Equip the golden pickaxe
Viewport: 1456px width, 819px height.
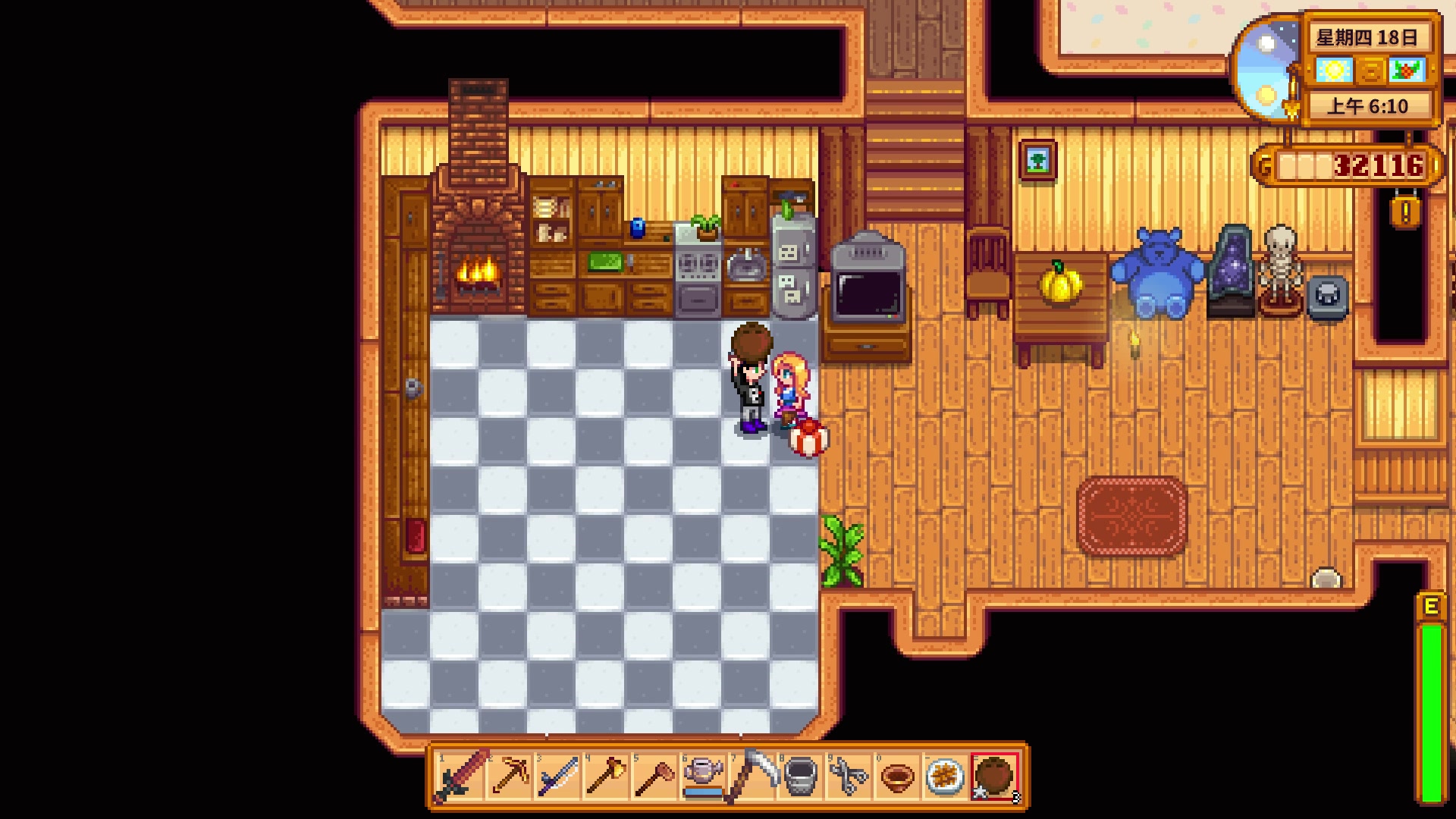pyautogui.click(x=510, y=777)
